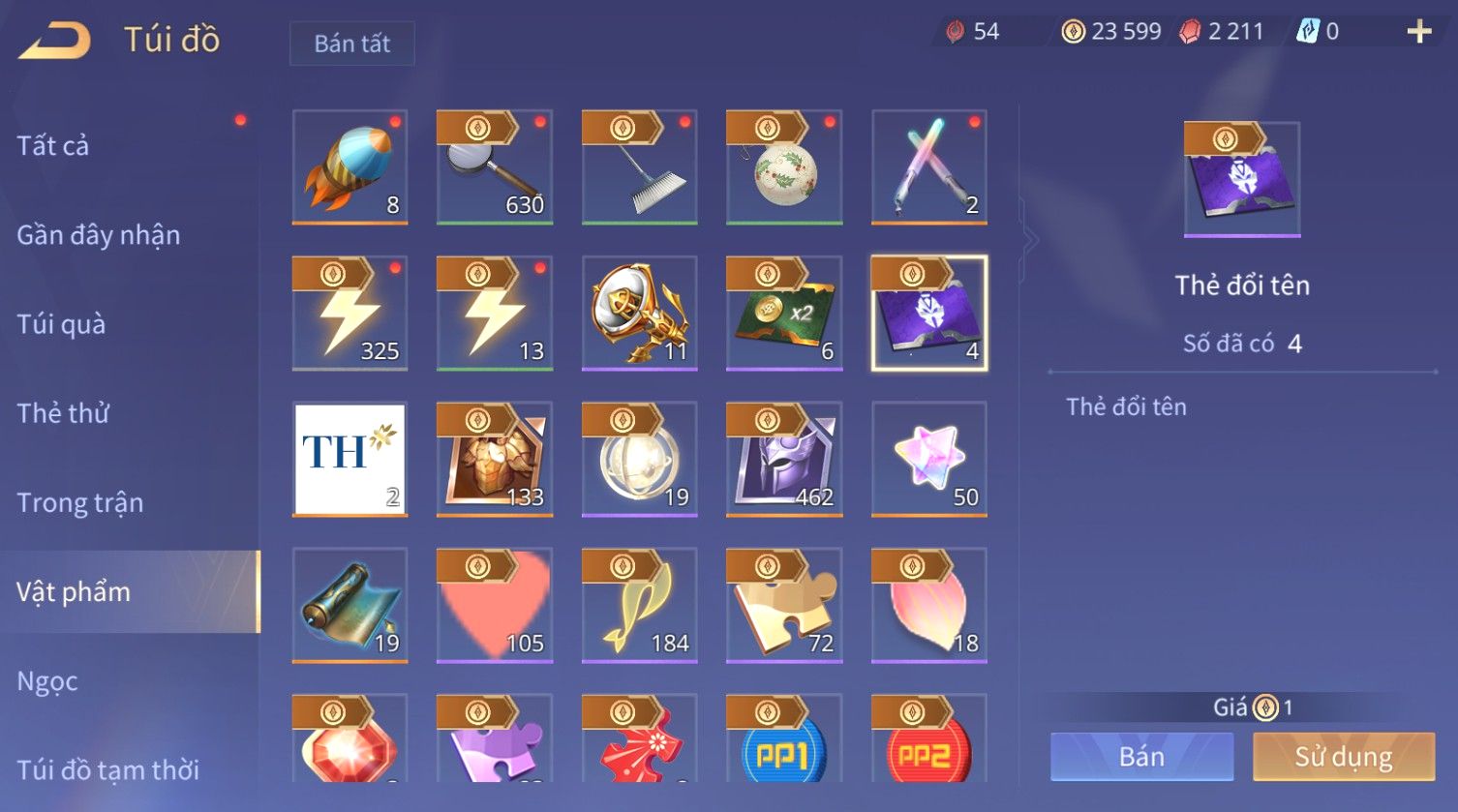Viewport: 1458px width, 812px height.
Task: Choose the broom item slot
Action: 639,166
